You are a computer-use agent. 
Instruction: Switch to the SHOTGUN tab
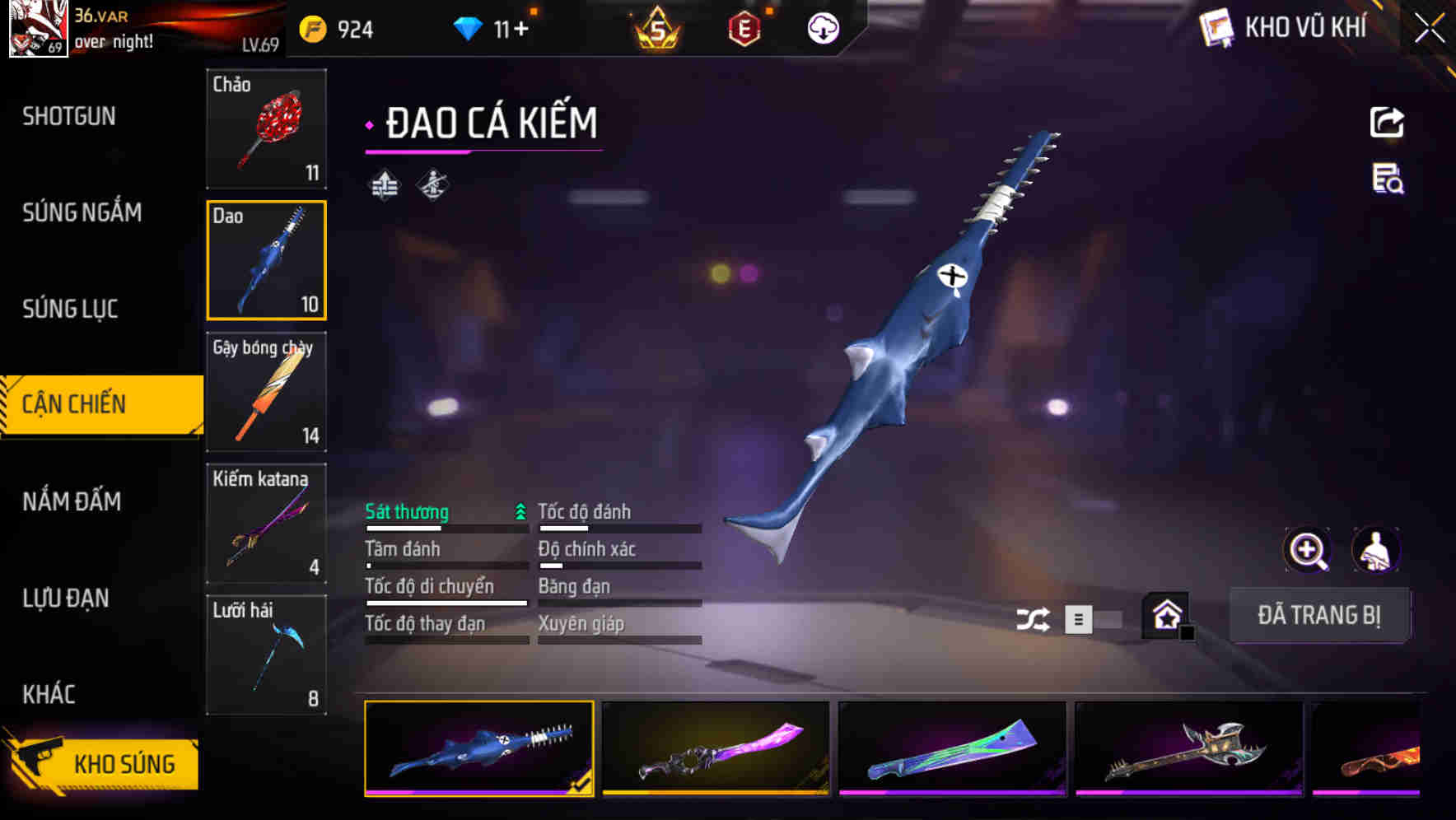click(x=68, y=116)
